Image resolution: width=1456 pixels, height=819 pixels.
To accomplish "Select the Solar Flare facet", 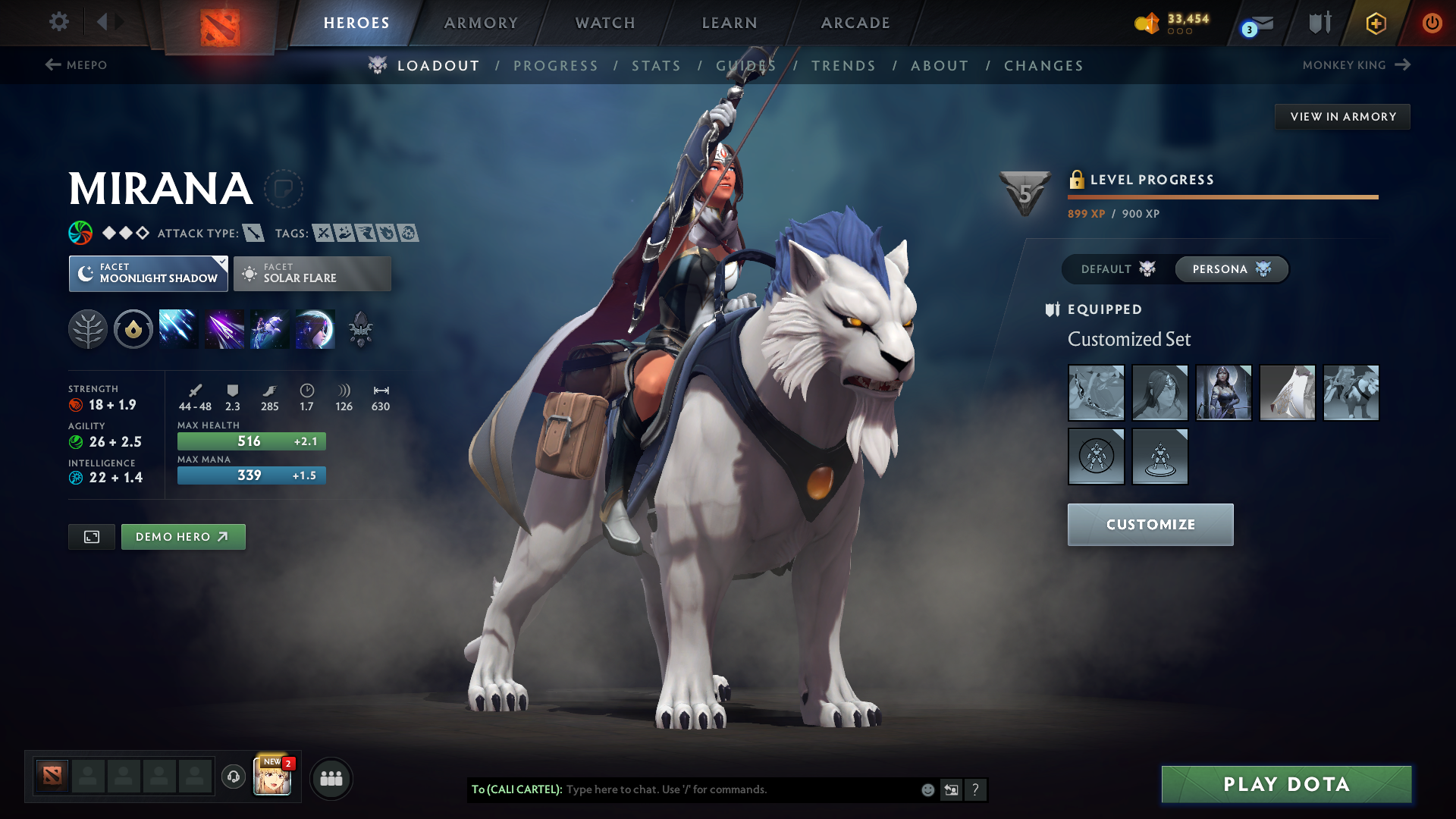I will click(x=312, y=273).
